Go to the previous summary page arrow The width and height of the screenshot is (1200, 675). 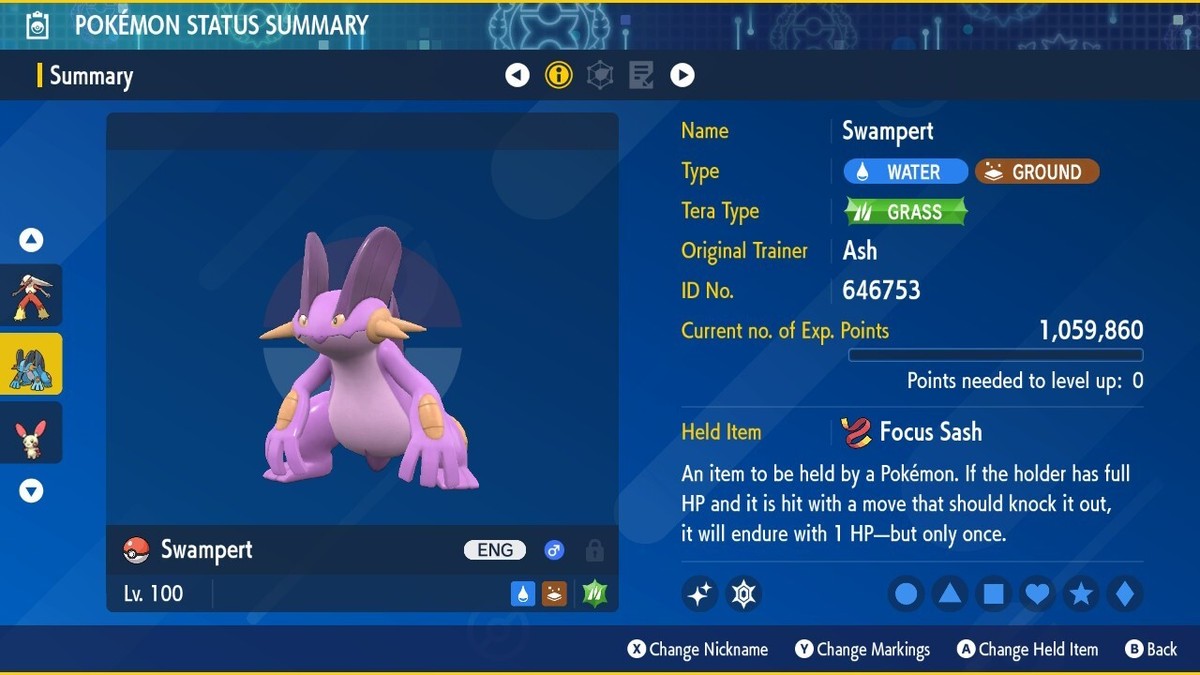coord(517,75)
